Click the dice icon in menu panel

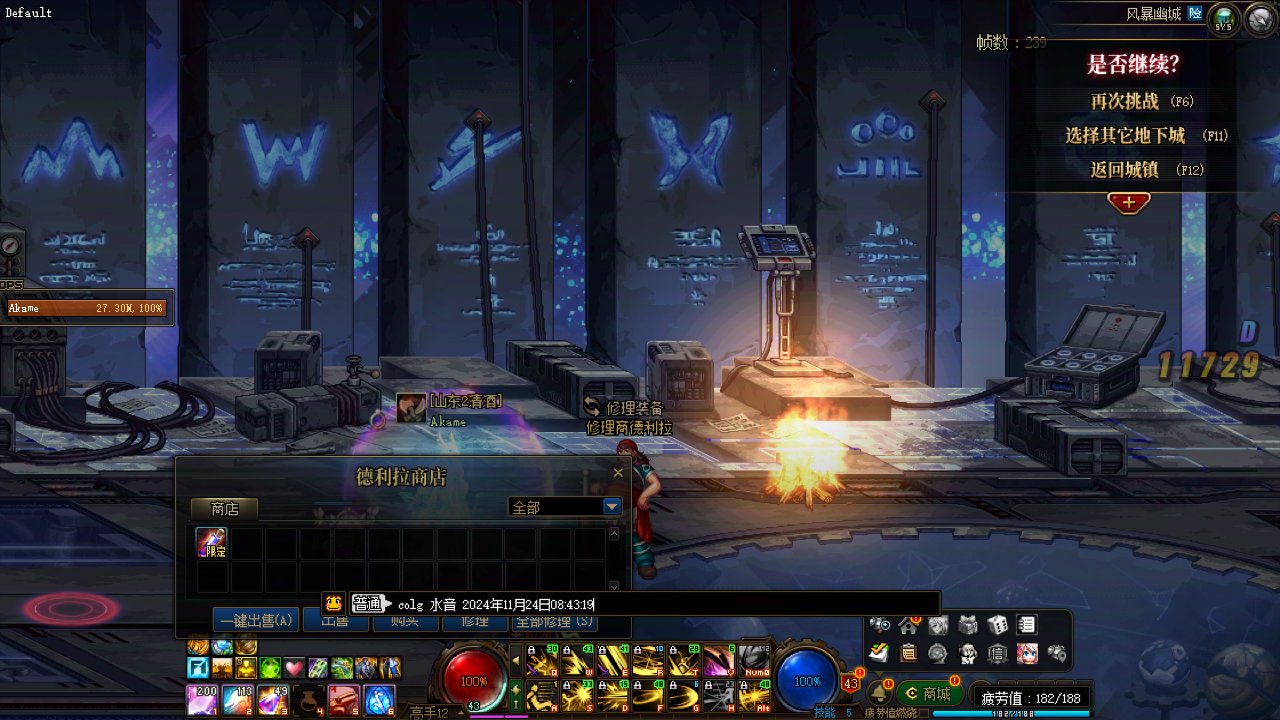pos(998,625)
